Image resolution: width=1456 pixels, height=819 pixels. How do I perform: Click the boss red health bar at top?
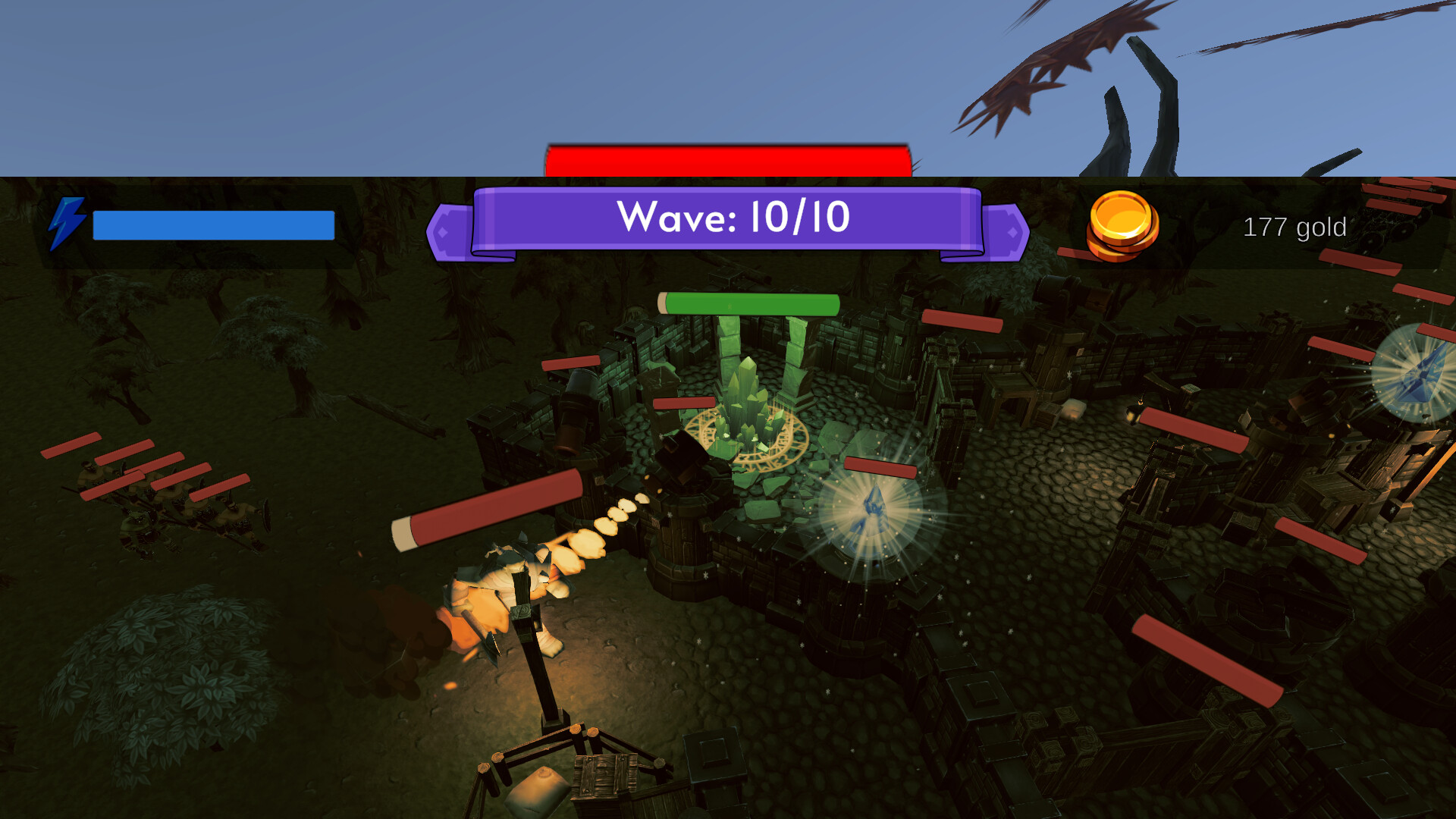(x=726, y=157)
